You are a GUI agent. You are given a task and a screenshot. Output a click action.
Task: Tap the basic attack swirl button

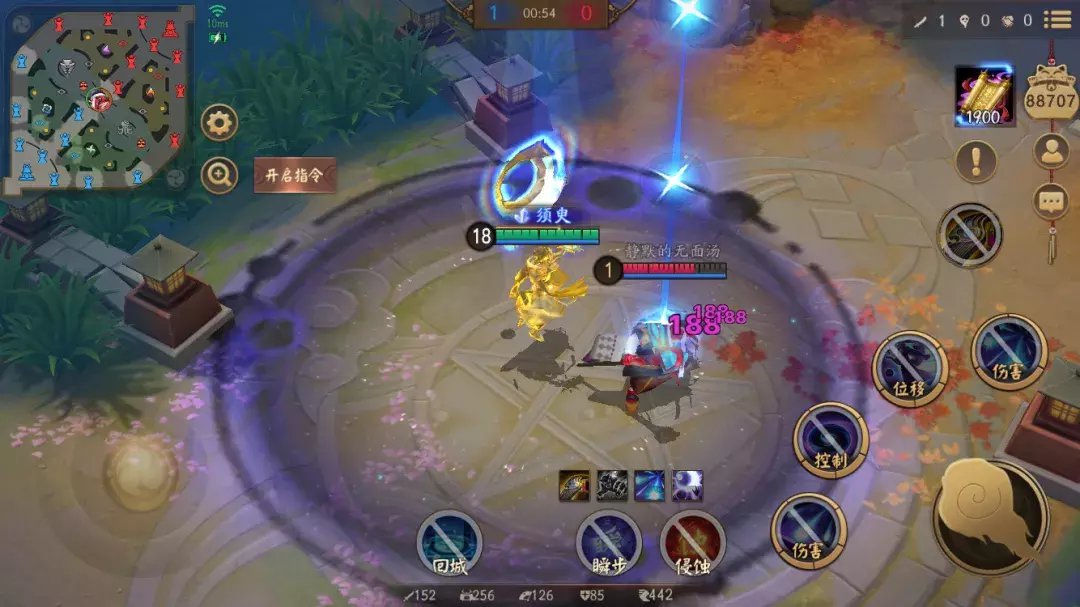tap(990, 517)
